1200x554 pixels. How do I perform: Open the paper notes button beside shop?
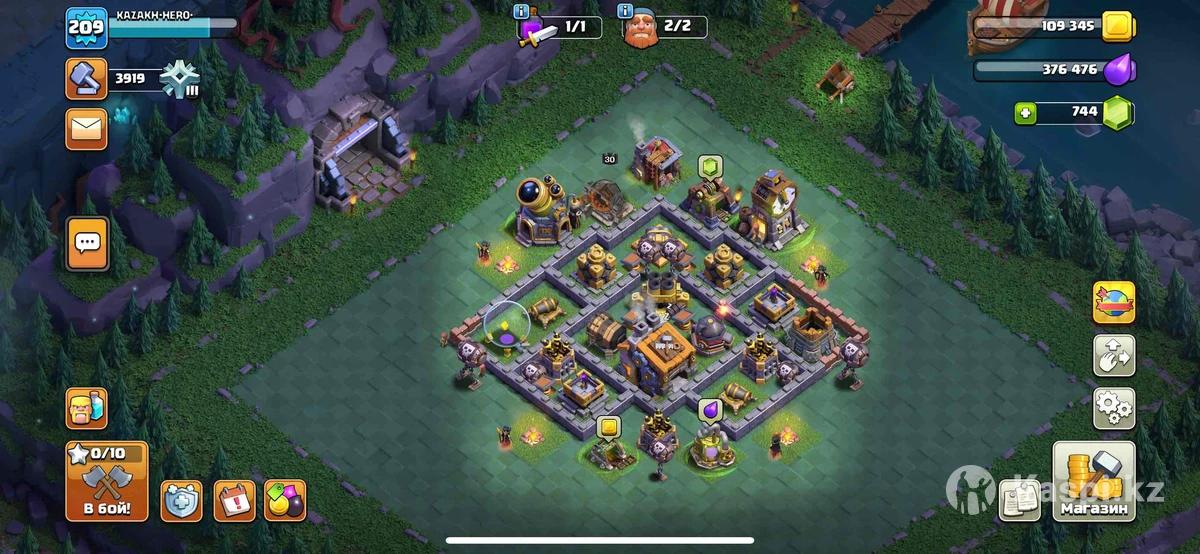[x=1020, y=500]
